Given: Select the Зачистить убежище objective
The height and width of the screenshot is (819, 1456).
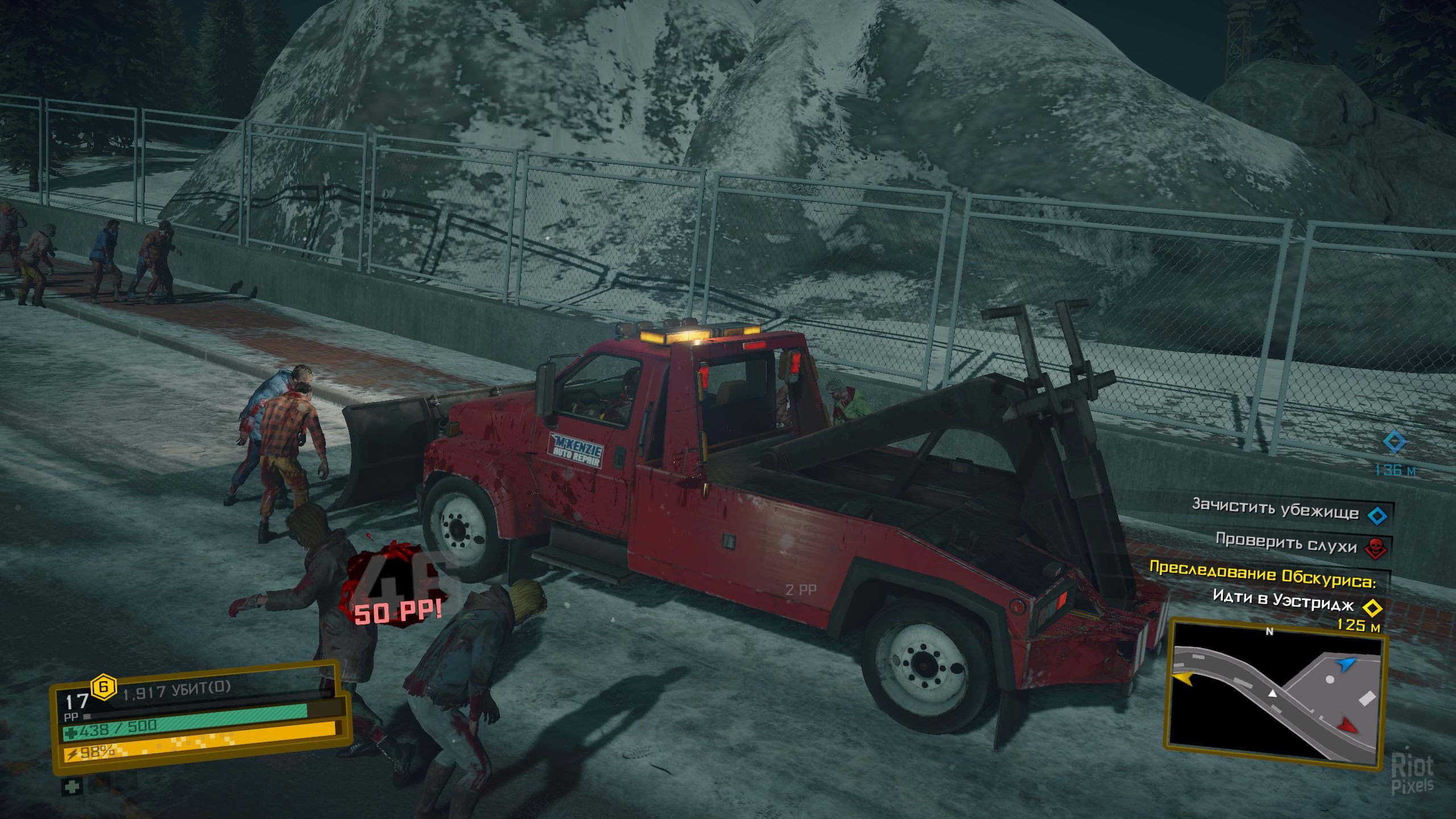Looking at the screenshot, I should point(1275,508).
